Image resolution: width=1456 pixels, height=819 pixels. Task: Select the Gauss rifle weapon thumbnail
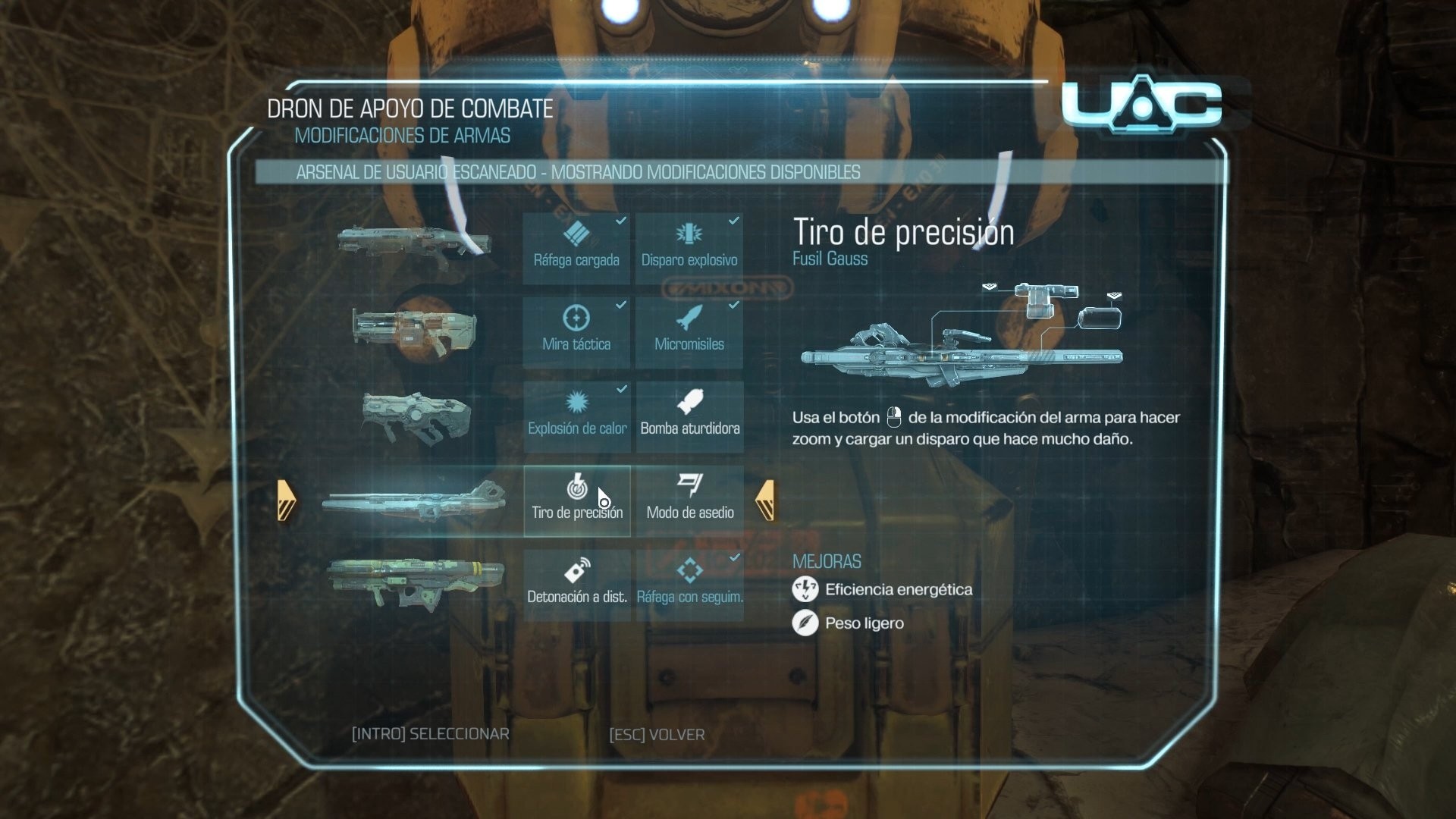click(414, 501)
